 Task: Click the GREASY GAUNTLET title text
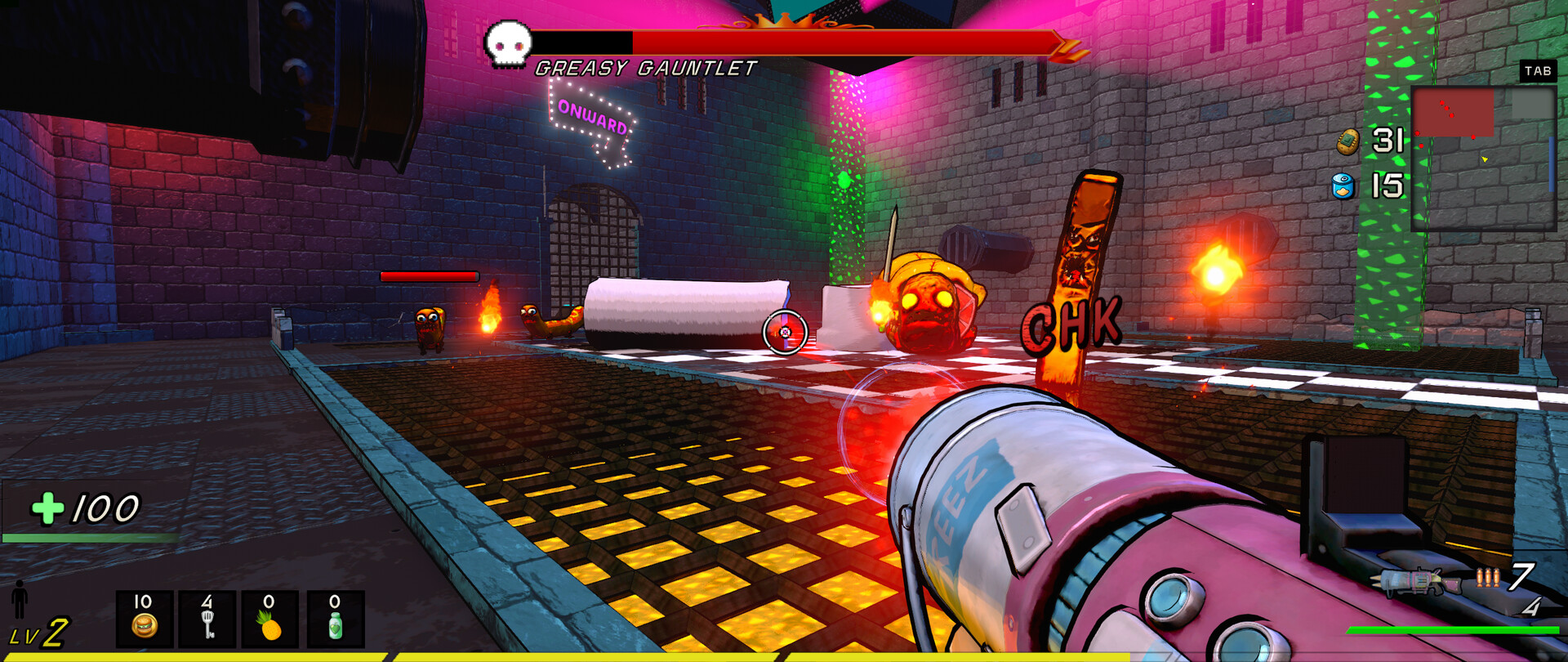pyautogui.click(x=645, y=69)
